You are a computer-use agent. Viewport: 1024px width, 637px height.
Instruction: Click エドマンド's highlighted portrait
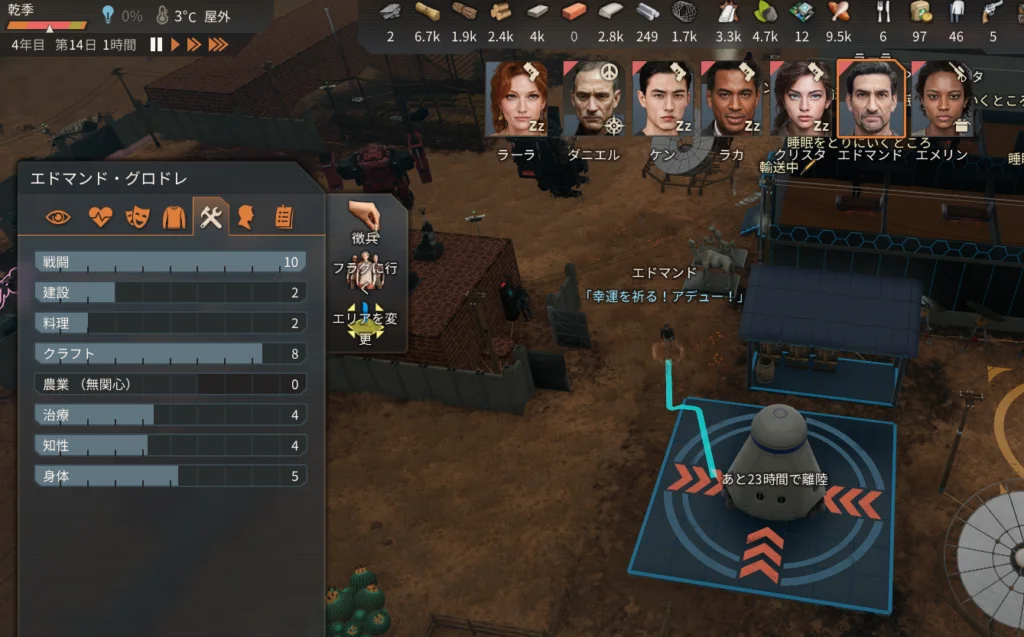[870, 100]
